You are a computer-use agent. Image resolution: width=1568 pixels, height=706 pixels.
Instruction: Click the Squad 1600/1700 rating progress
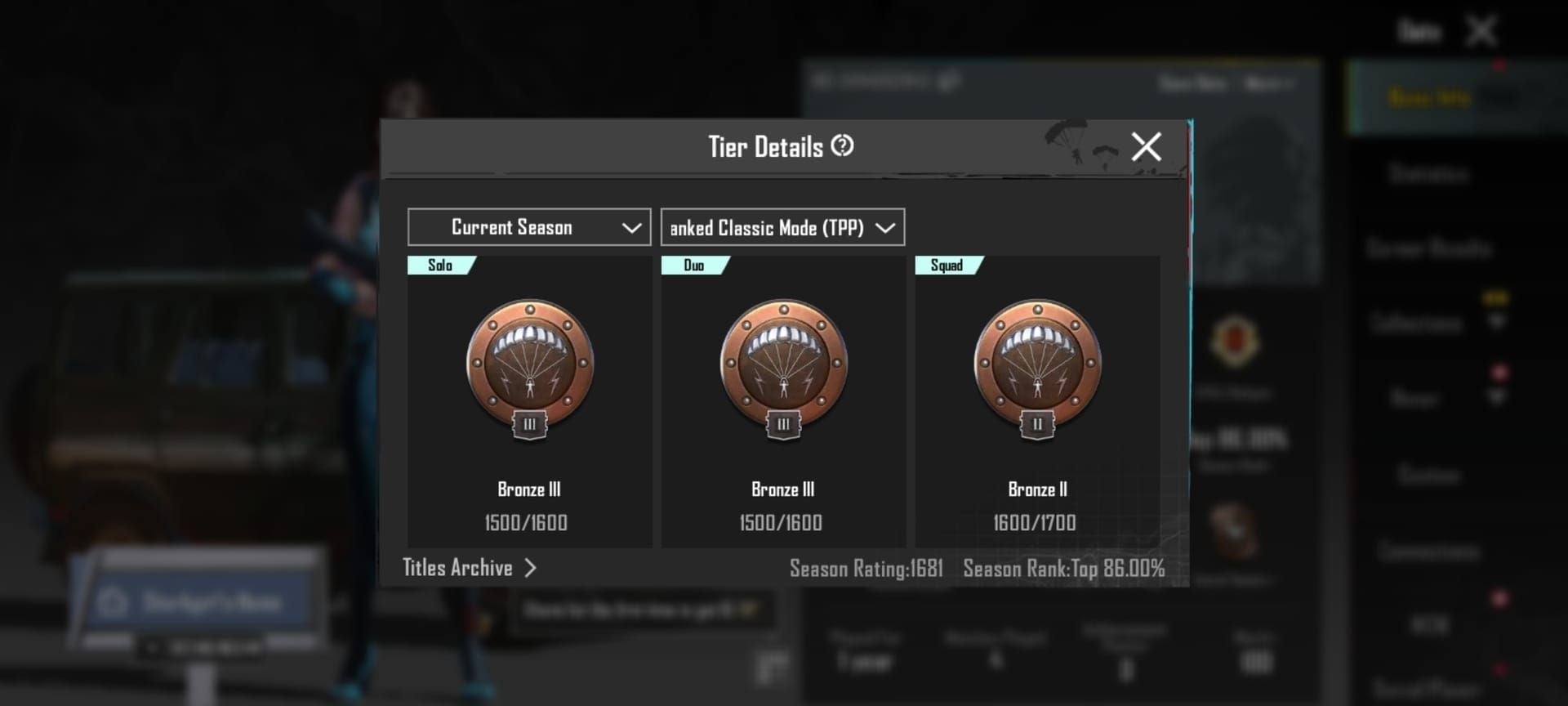[1035, 522]
